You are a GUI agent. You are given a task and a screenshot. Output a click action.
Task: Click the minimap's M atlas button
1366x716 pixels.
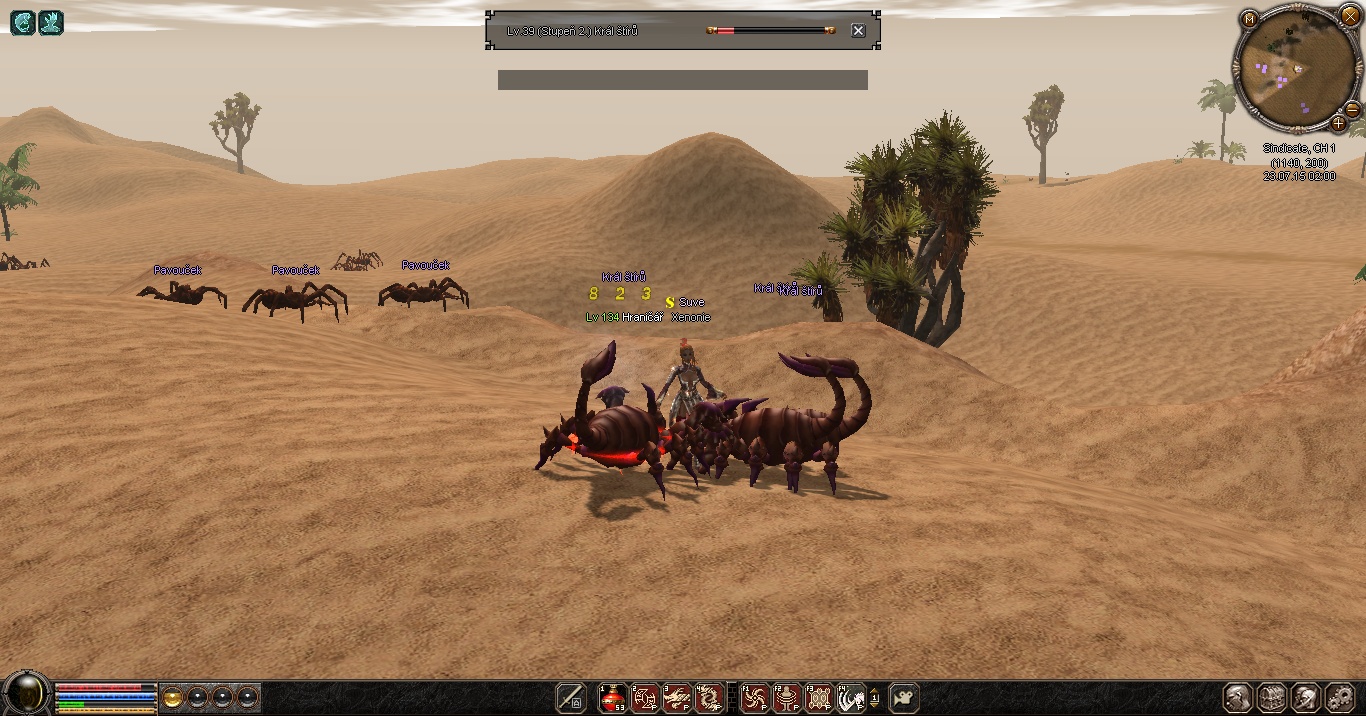click(1249, 19)
